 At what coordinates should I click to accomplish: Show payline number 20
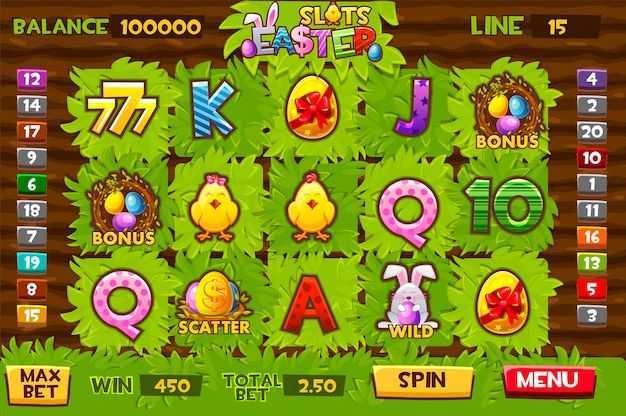click(x=592, y=130)
